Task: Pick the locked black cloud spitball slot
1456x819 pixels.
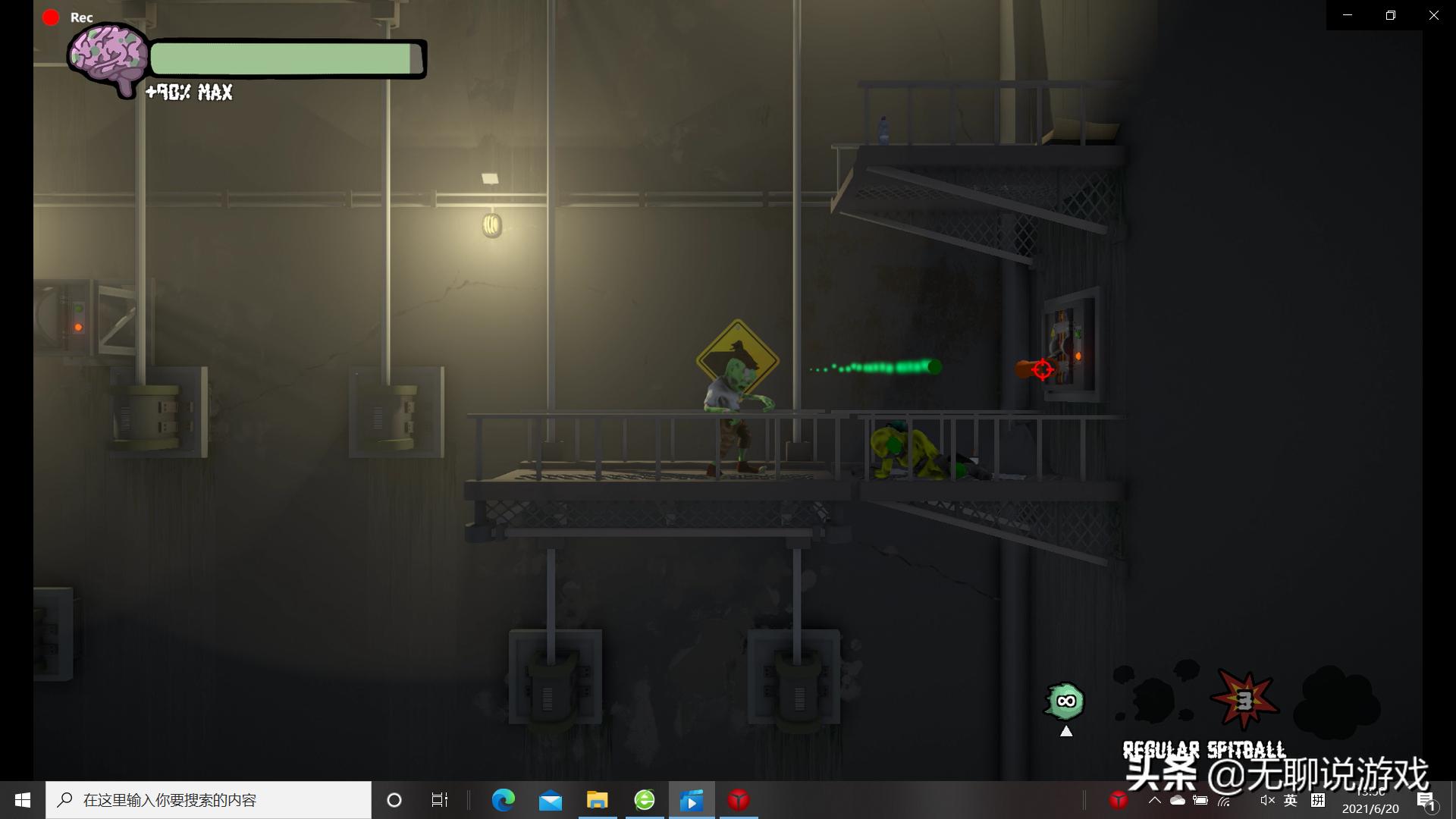Action: pos(1336,701)
